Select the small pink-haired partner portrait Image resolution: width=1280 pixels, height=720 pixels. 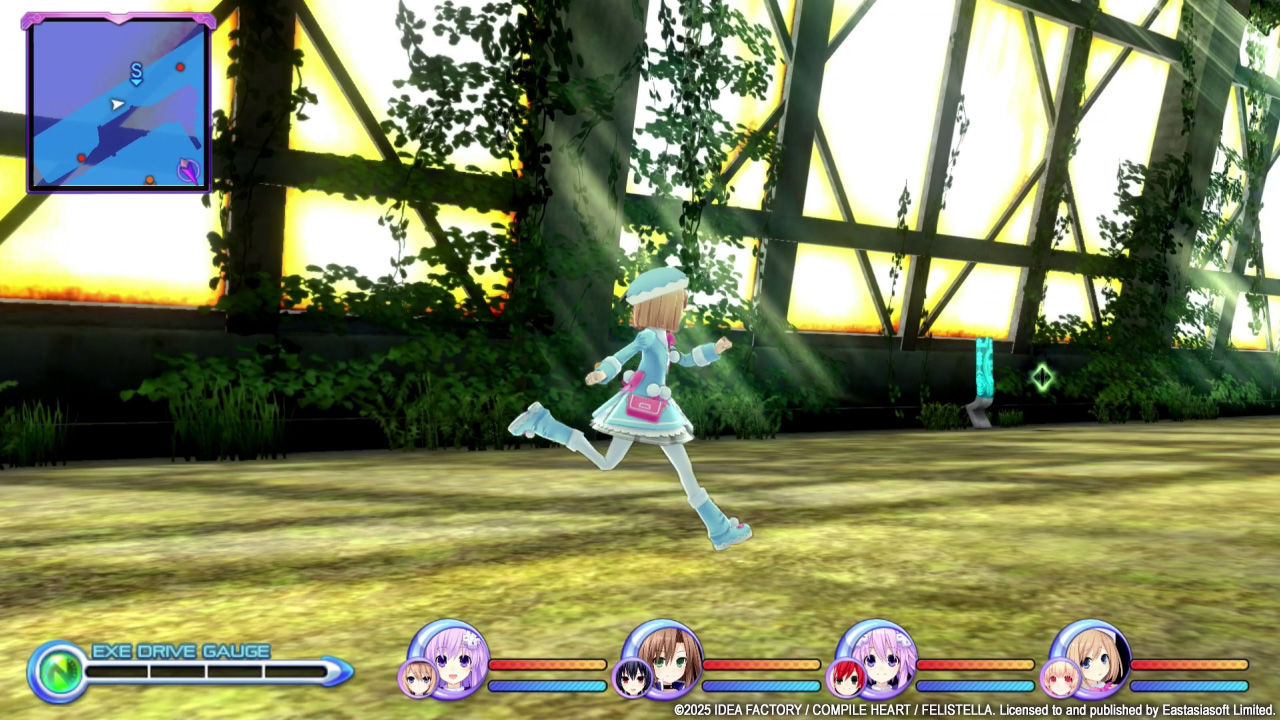click(x=1059, y=678)
